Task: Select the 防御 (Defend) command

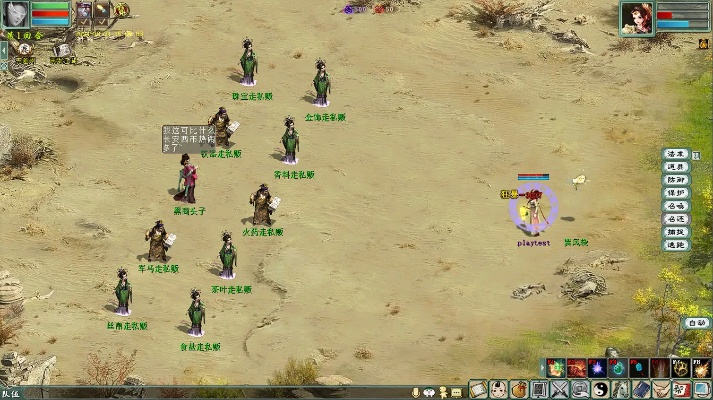Action: tap(676, 181)
